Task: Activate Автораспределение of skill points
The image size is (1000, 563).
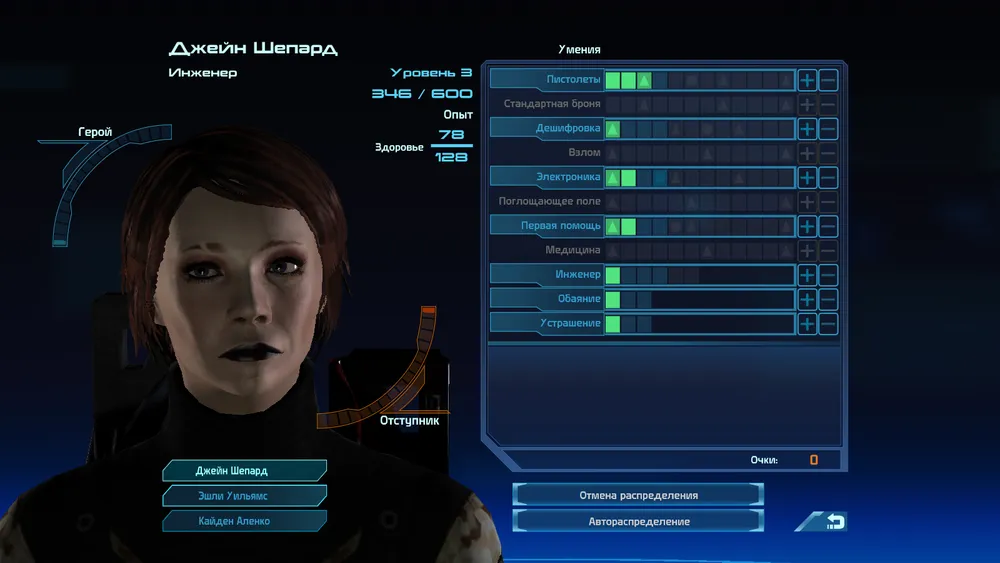Action: tap(638, 521)
